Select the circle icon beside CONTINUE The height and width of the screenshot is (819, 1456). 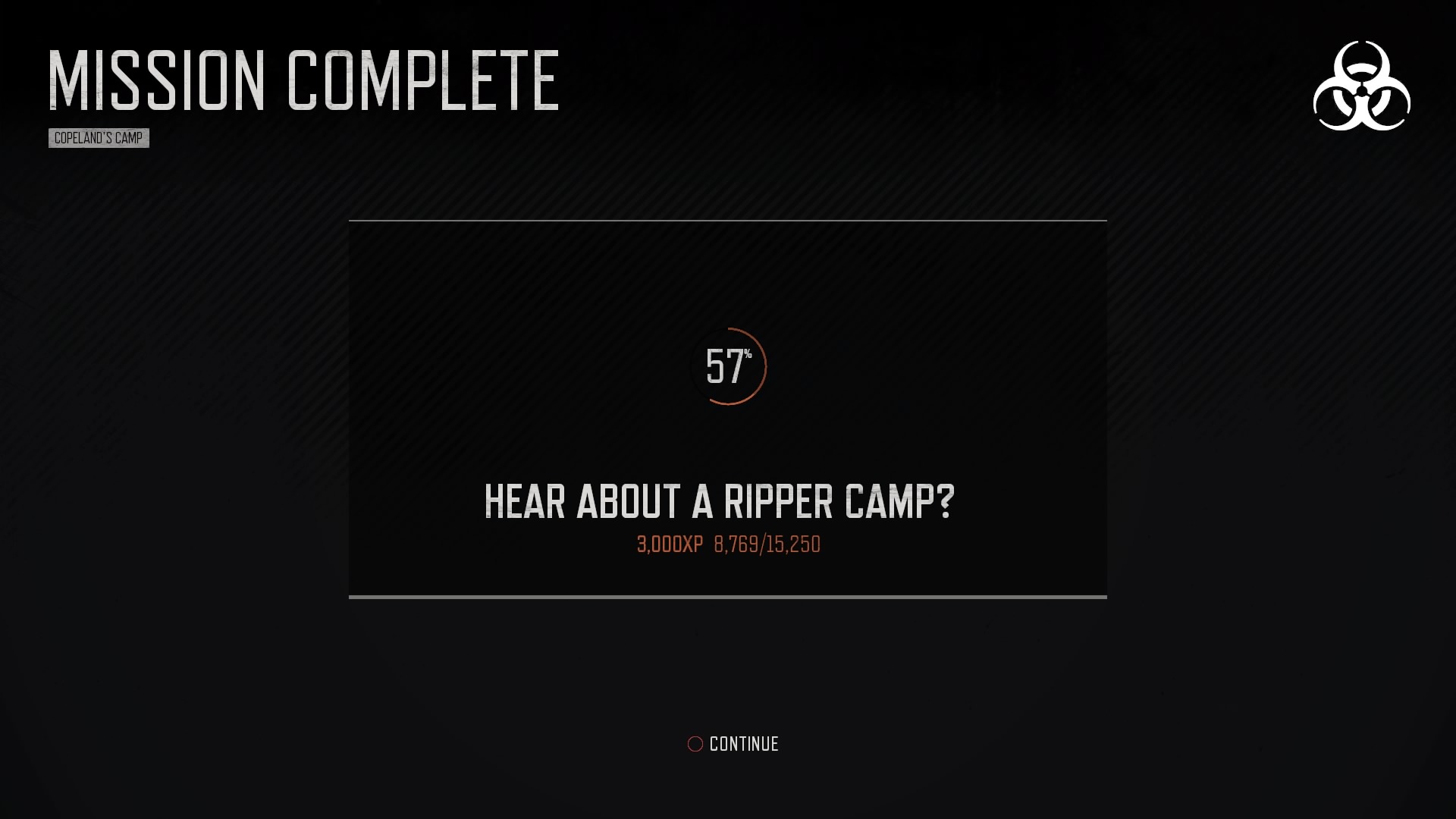(x=694, y=744)
